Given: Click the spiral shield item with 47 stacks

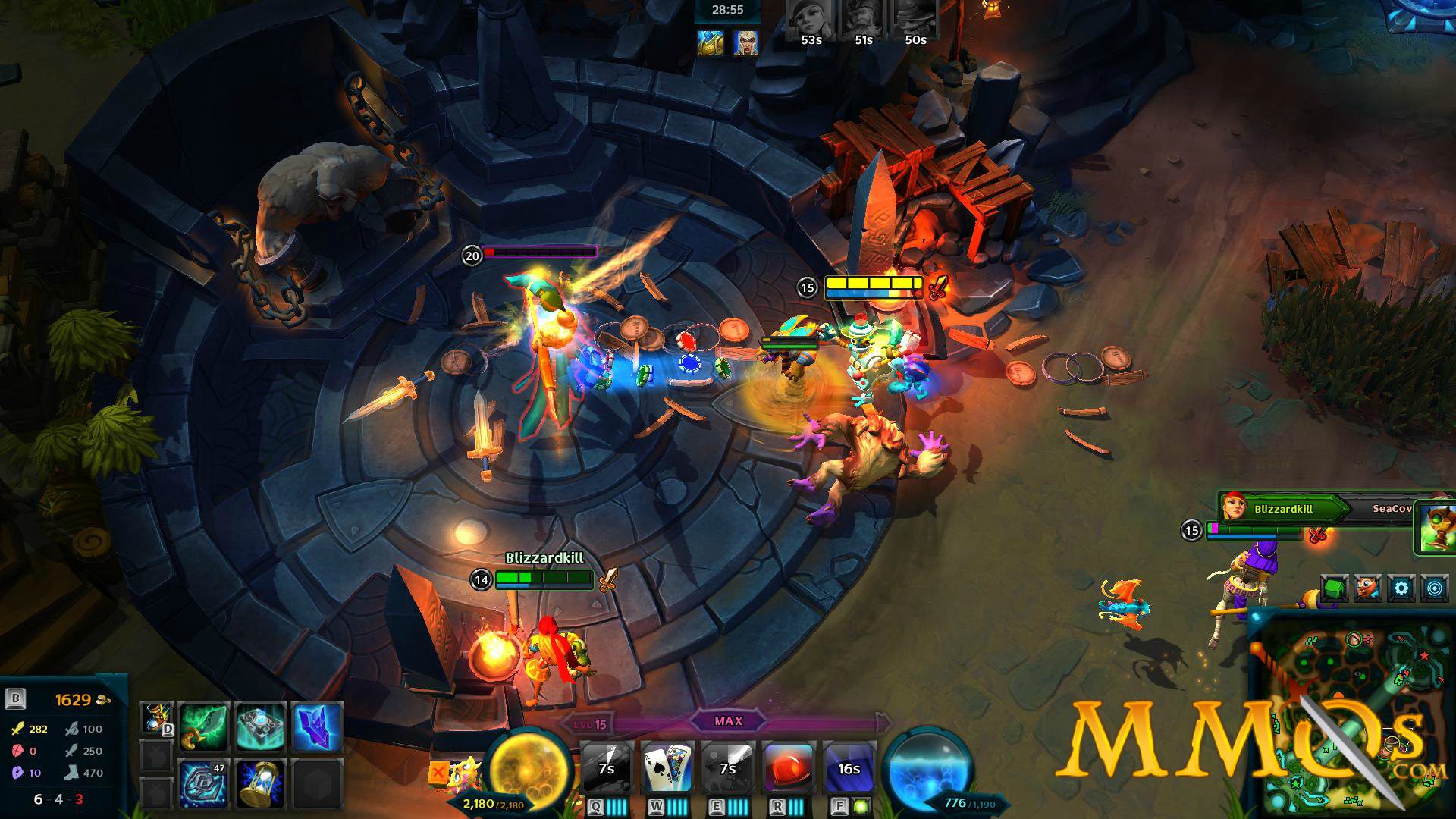Looking at the screenshot, I should (x=202, y=783).
